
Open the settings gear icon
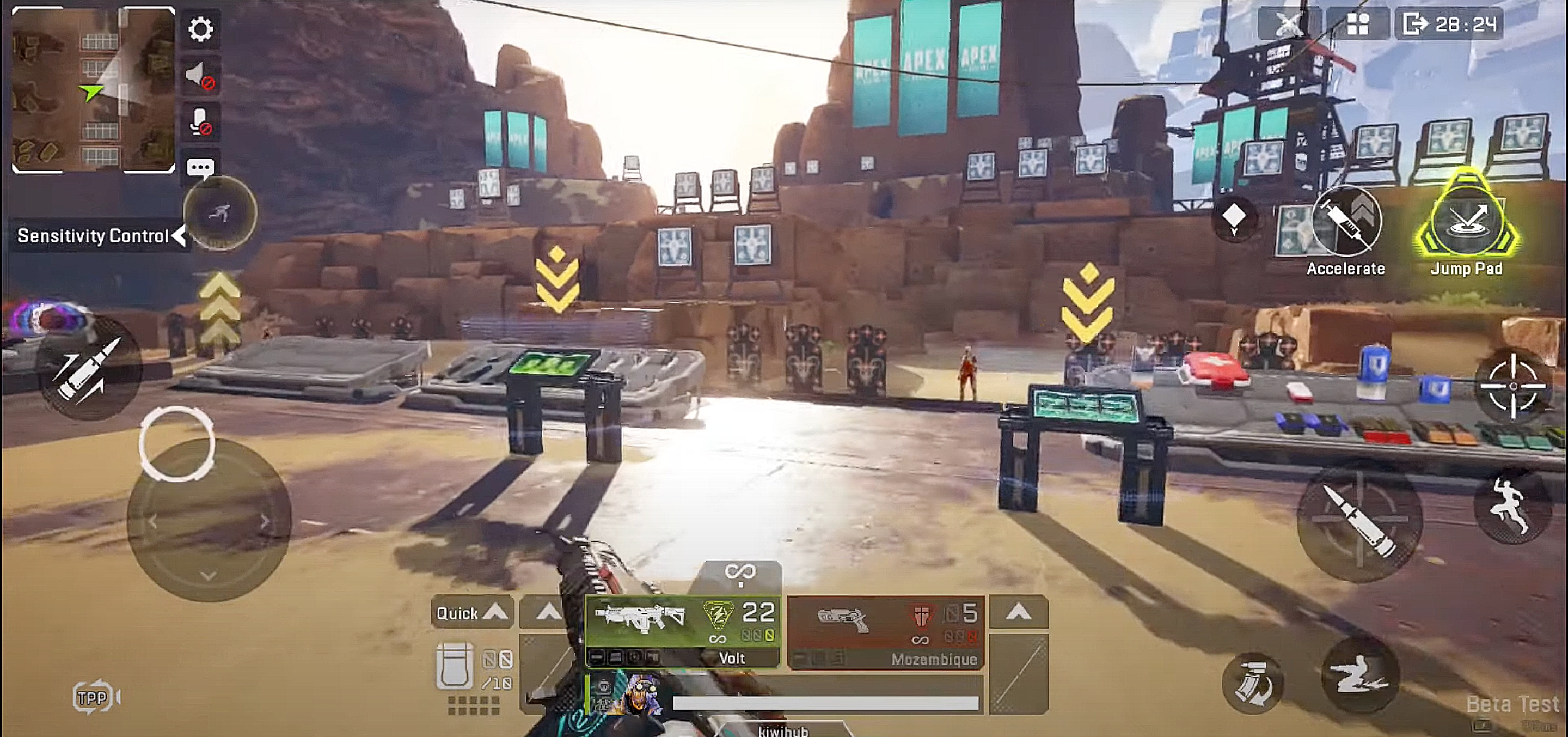point(200,29)
